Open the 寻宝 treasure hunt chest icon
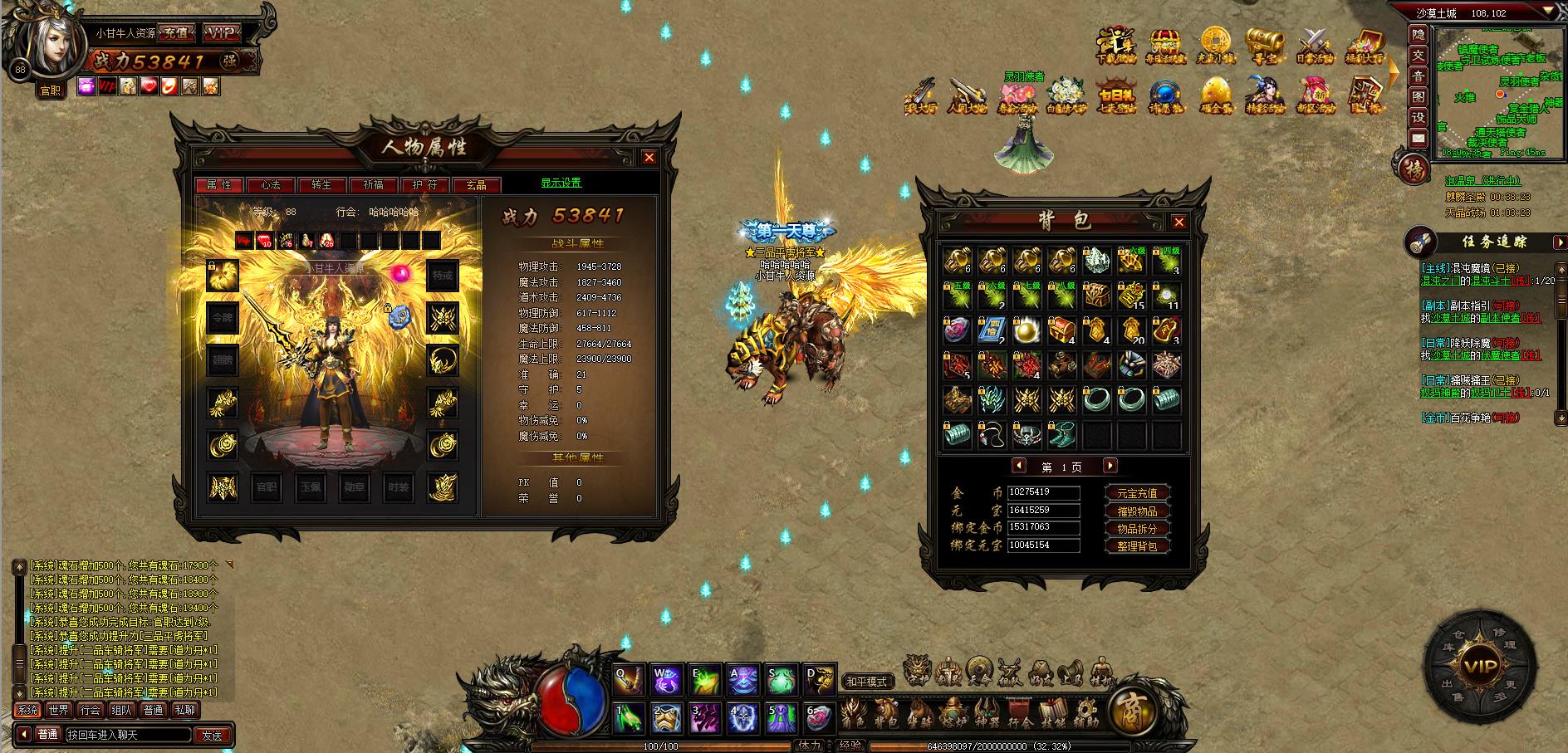Viewport: 1568px width, 753px height. 1264,46
